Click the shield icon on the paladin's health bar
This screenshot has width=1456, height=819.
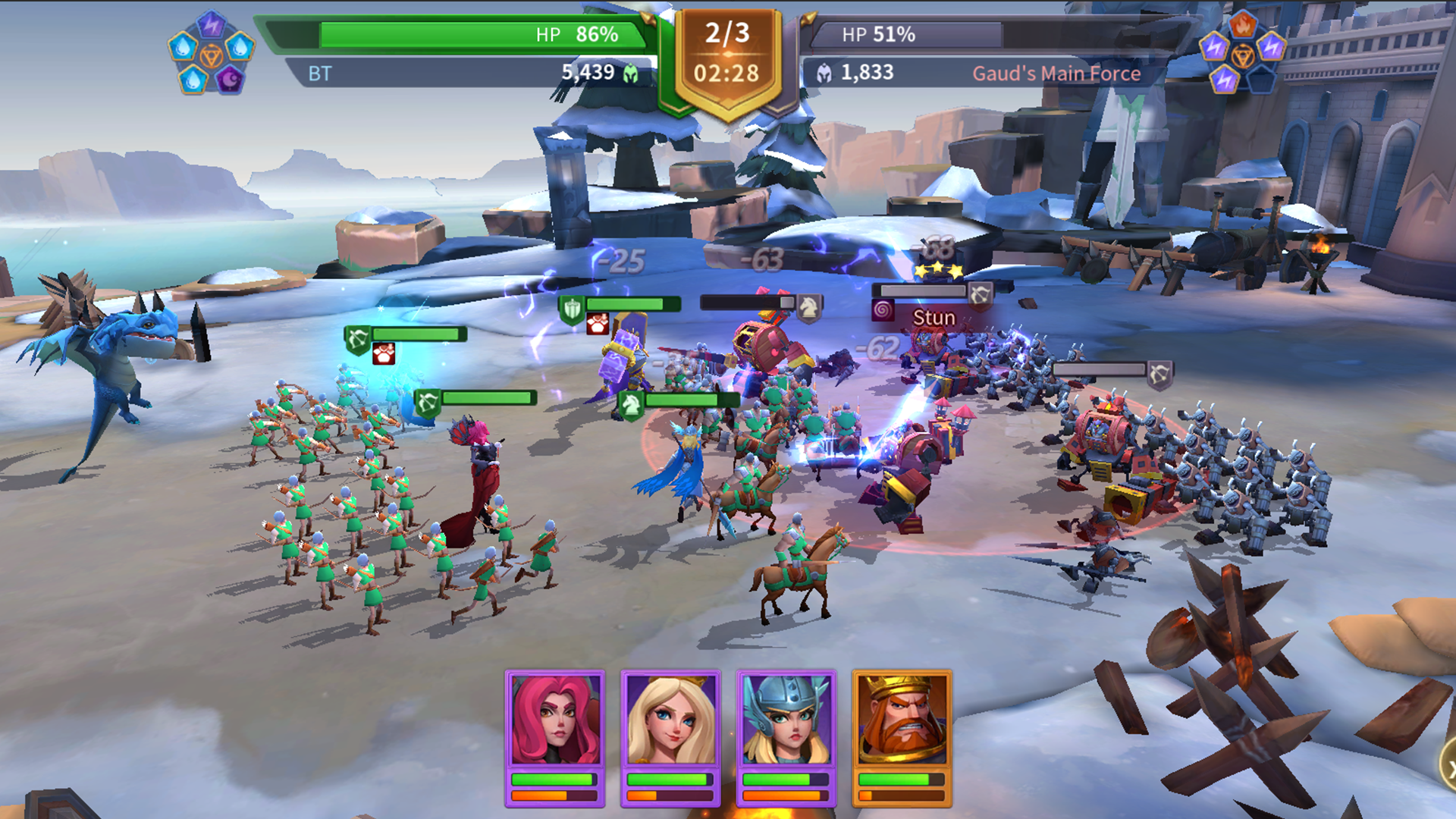[x=573, y=308]
